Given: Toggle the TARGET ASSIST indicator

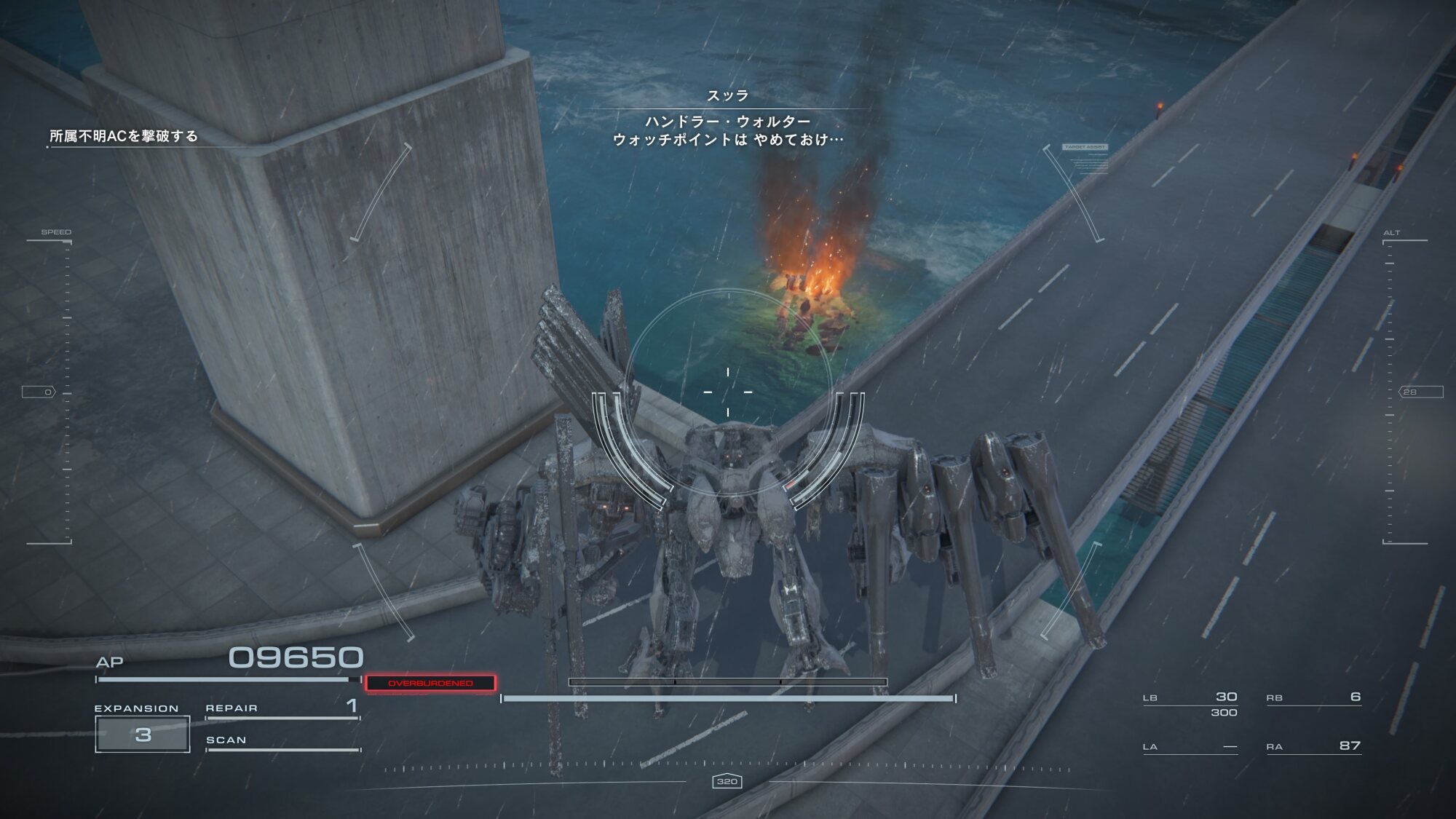Looking at the screenshot, I should coord(1084,147).
